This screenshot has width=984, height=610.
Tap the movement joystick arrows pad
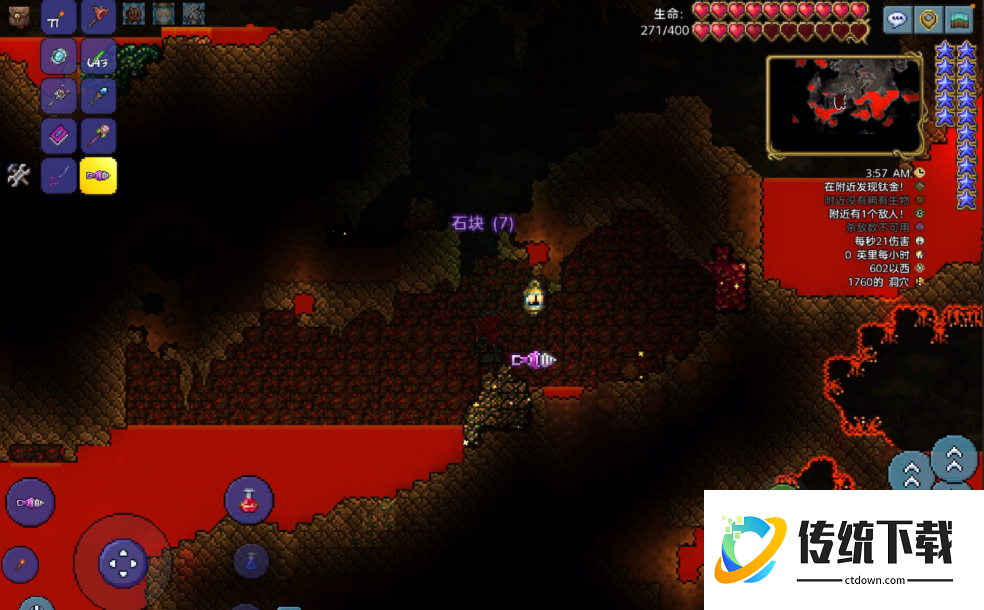pyautogui.click(x=123, y=563)
